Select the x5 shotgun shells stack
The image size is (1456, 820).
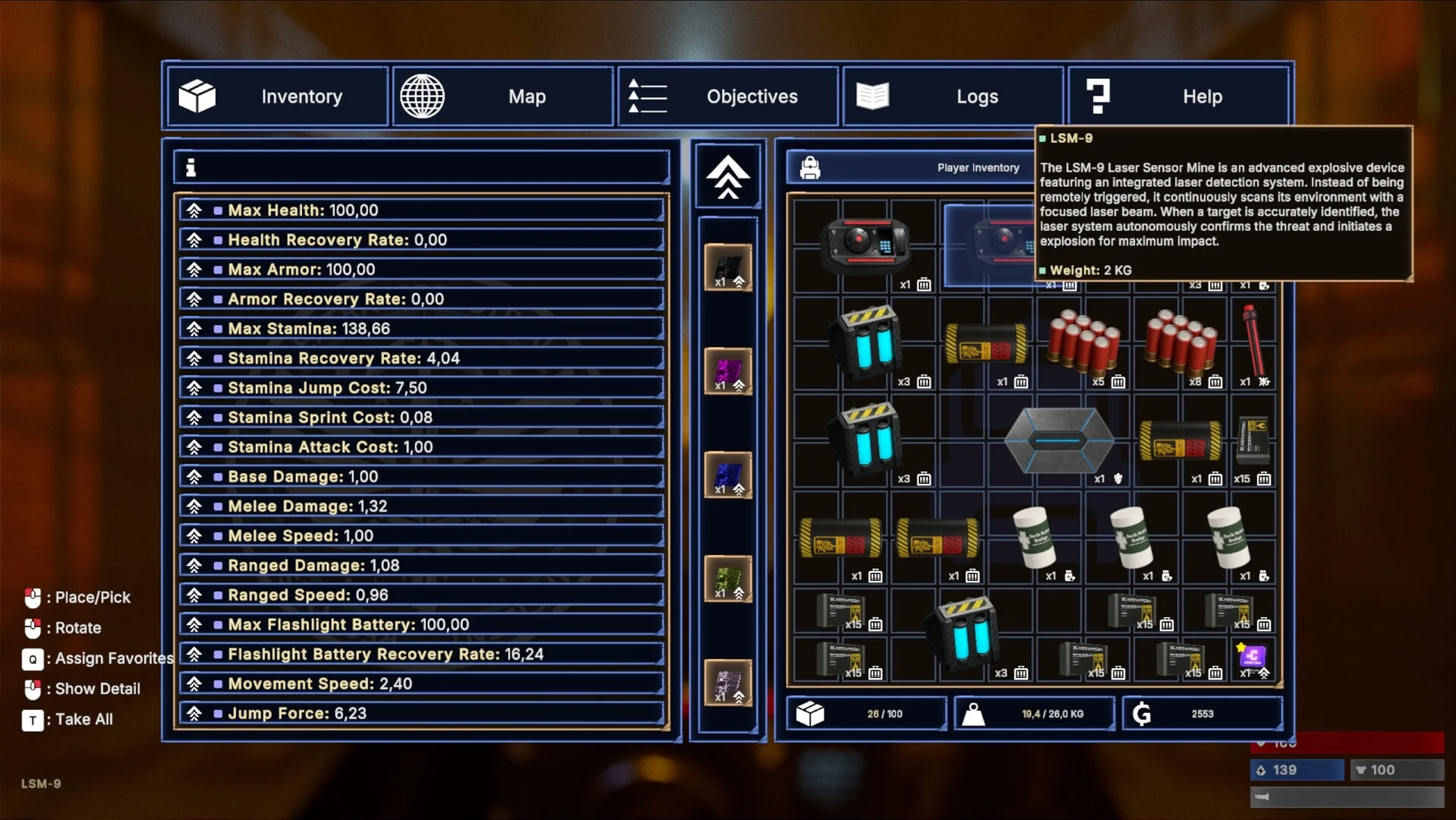(1083, 344)
